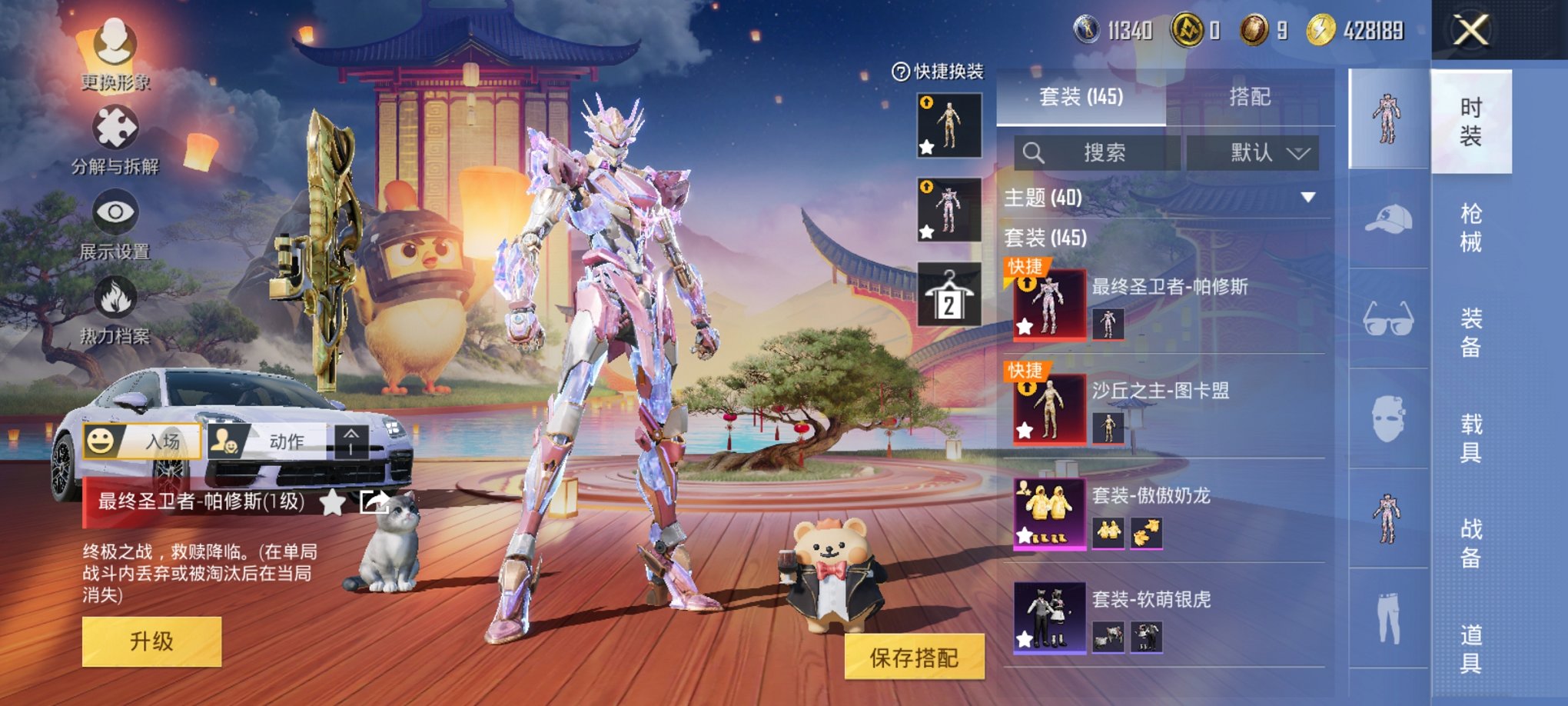This screenshot has height=706, width=1568.
Task: Open the 载具 vehicles category
Action: 1470,438
